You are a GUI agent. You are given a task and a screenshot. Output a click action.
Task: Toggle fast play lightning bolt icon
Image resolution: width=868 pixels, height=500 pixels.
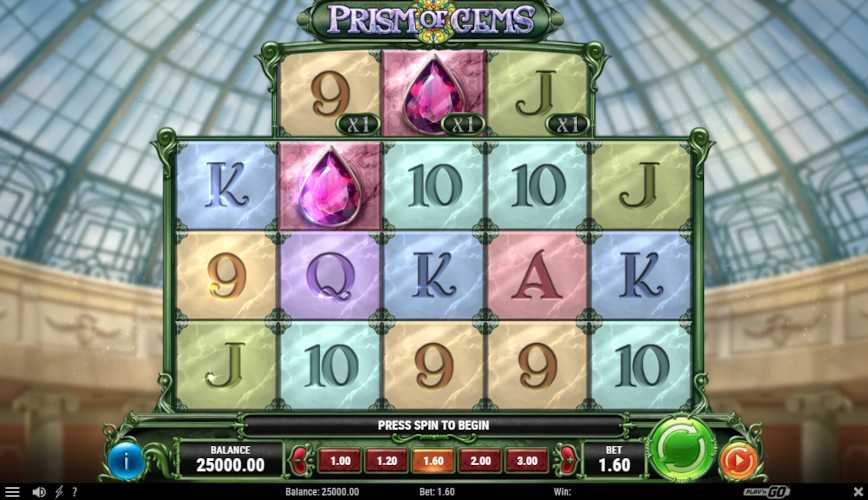[x=59, y=492]
